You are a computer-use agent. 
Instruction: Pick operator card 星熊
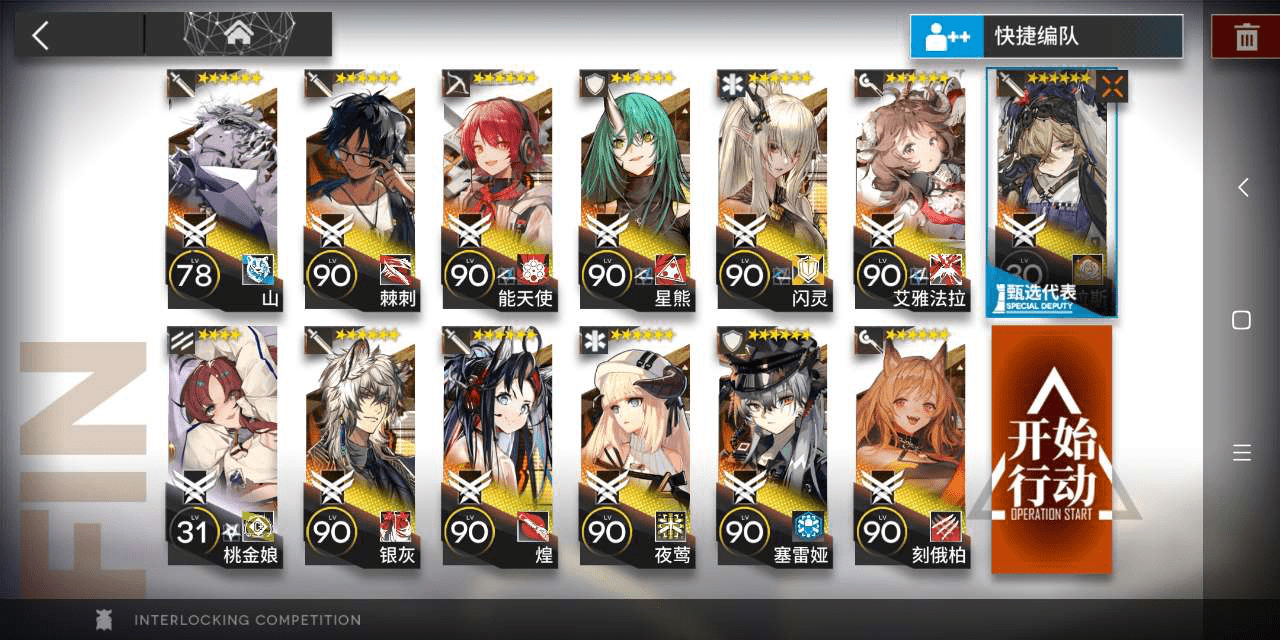coord(634,190)
